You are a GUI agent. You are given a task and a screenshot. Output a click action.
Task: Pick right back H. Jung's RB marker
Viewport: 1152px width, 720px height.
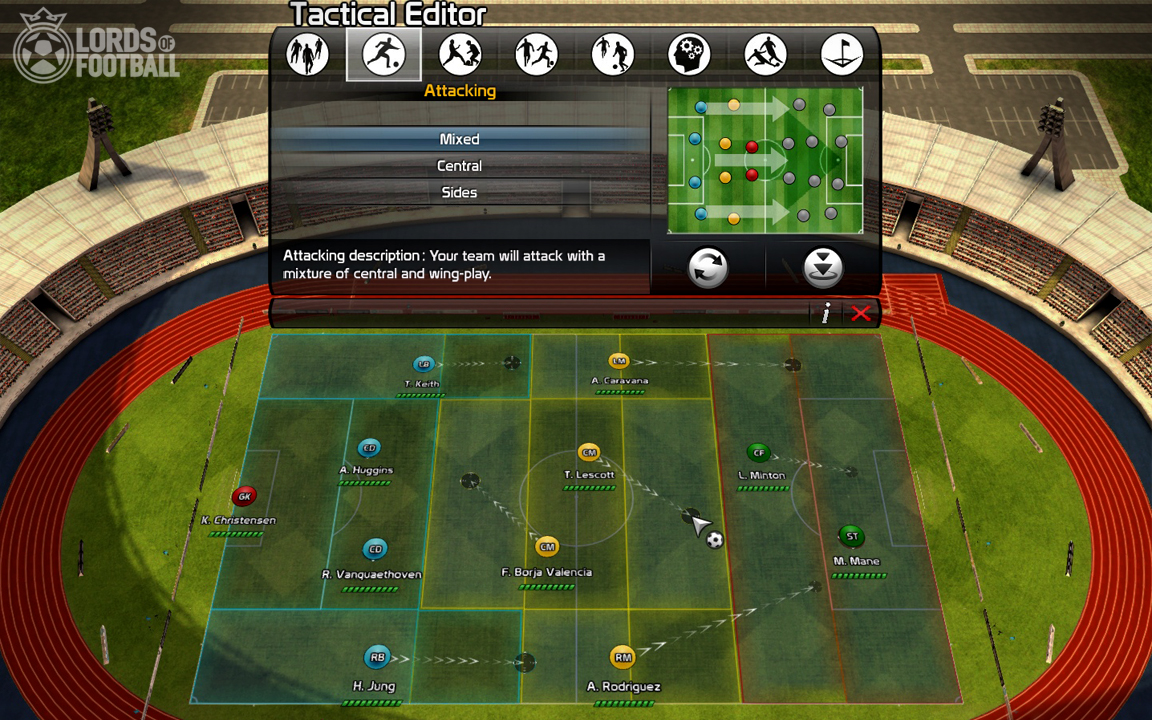coord(377,658)
